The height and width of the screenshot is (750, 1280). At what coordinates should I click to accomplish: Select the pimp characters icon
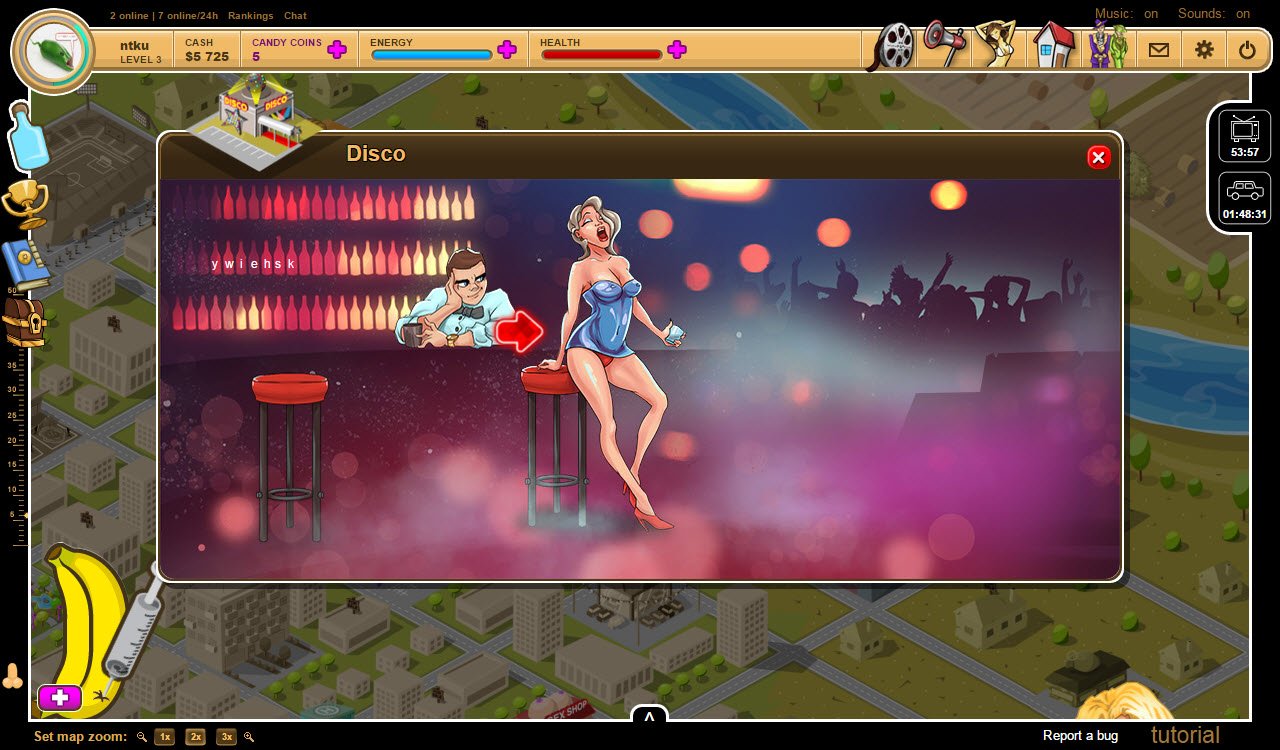(x=1108, y=47)
